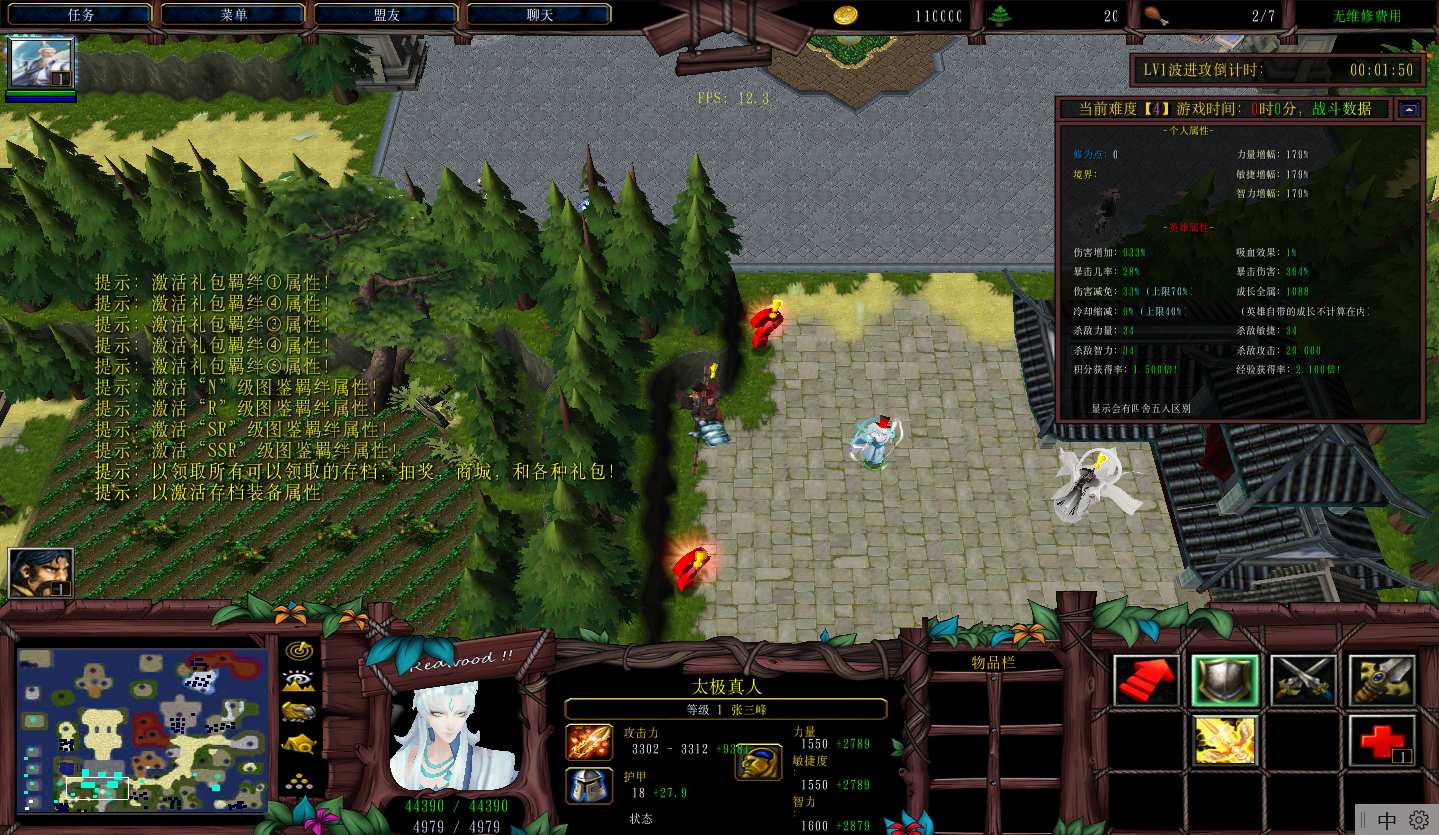Collapse the battle data scoreboard panel

[1410, 109]
